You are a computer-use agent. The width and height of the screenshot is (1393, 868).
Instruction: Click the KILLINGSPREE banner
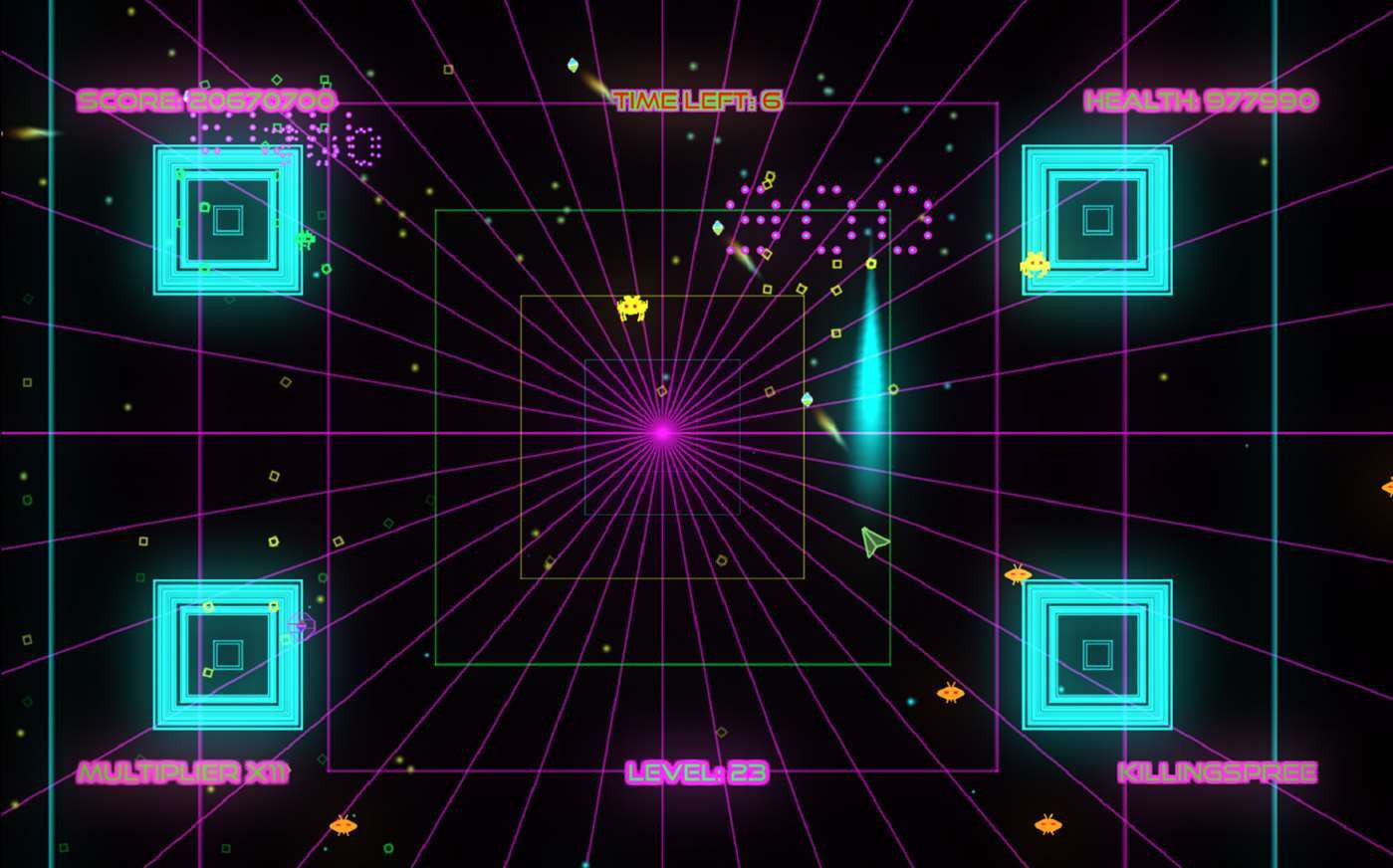click(1217, 771)
